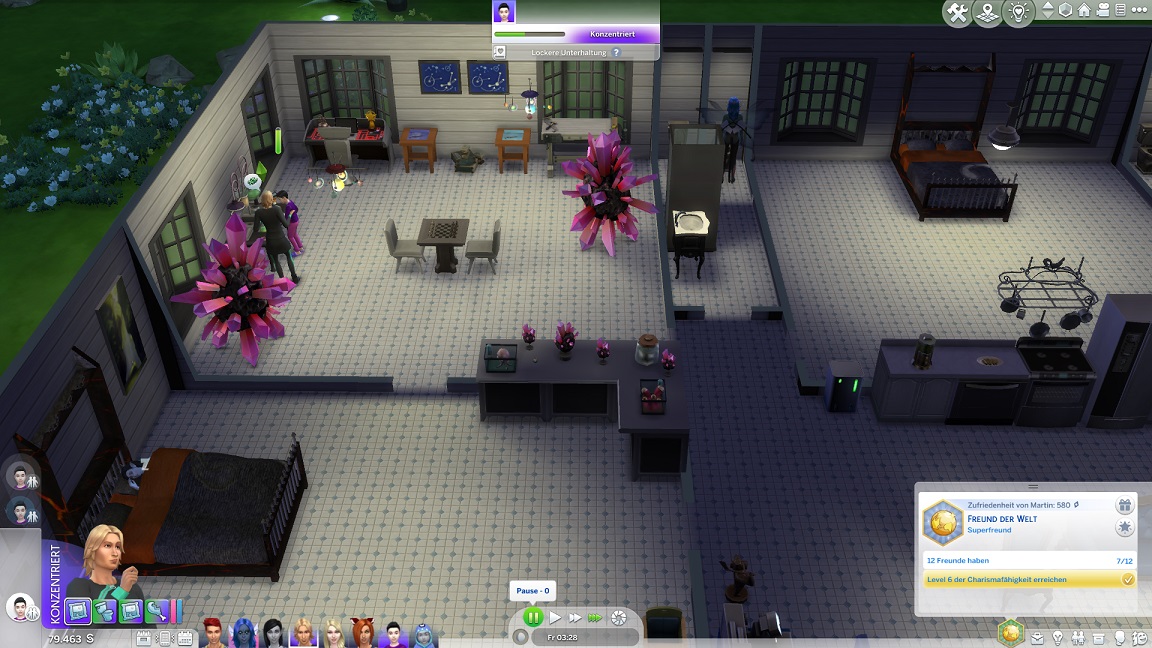Image resolution: width=1152 pixels, height=648 pixels.
Task: Open aspiration rewards store gift icon
Action: (x=1125, y=506)
